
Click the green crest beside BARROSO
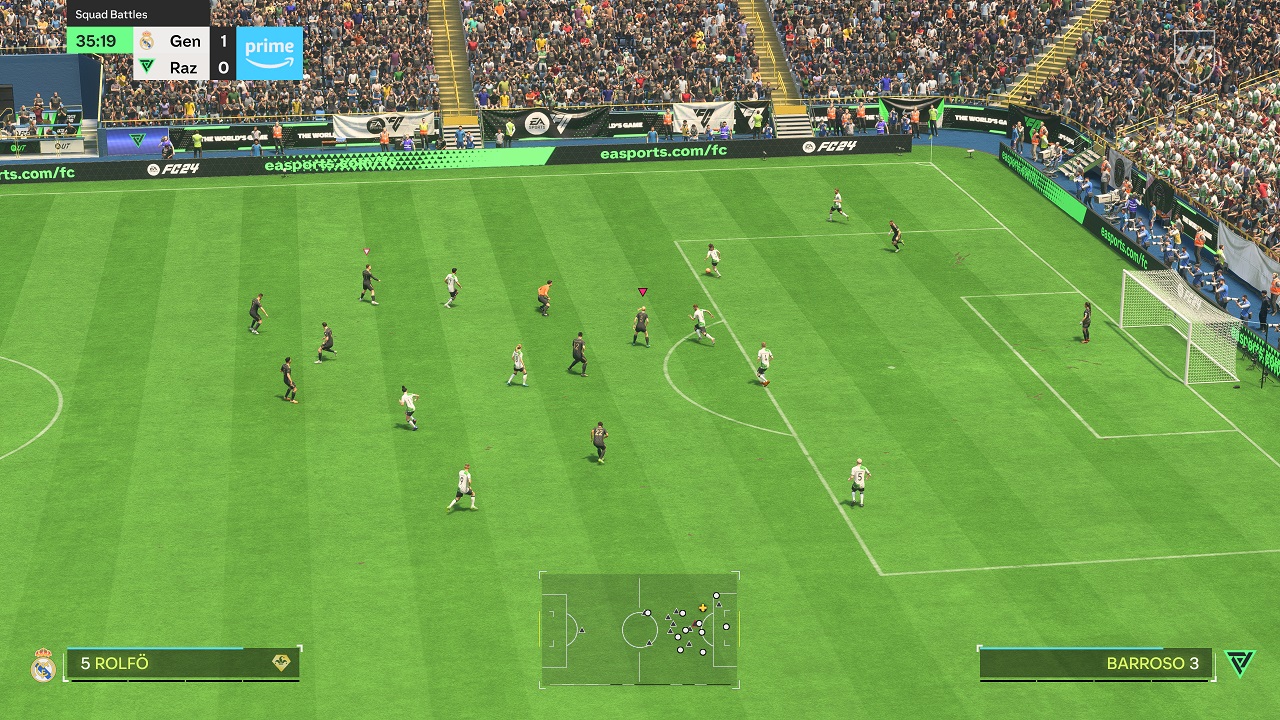click(x=1239, y=663)
